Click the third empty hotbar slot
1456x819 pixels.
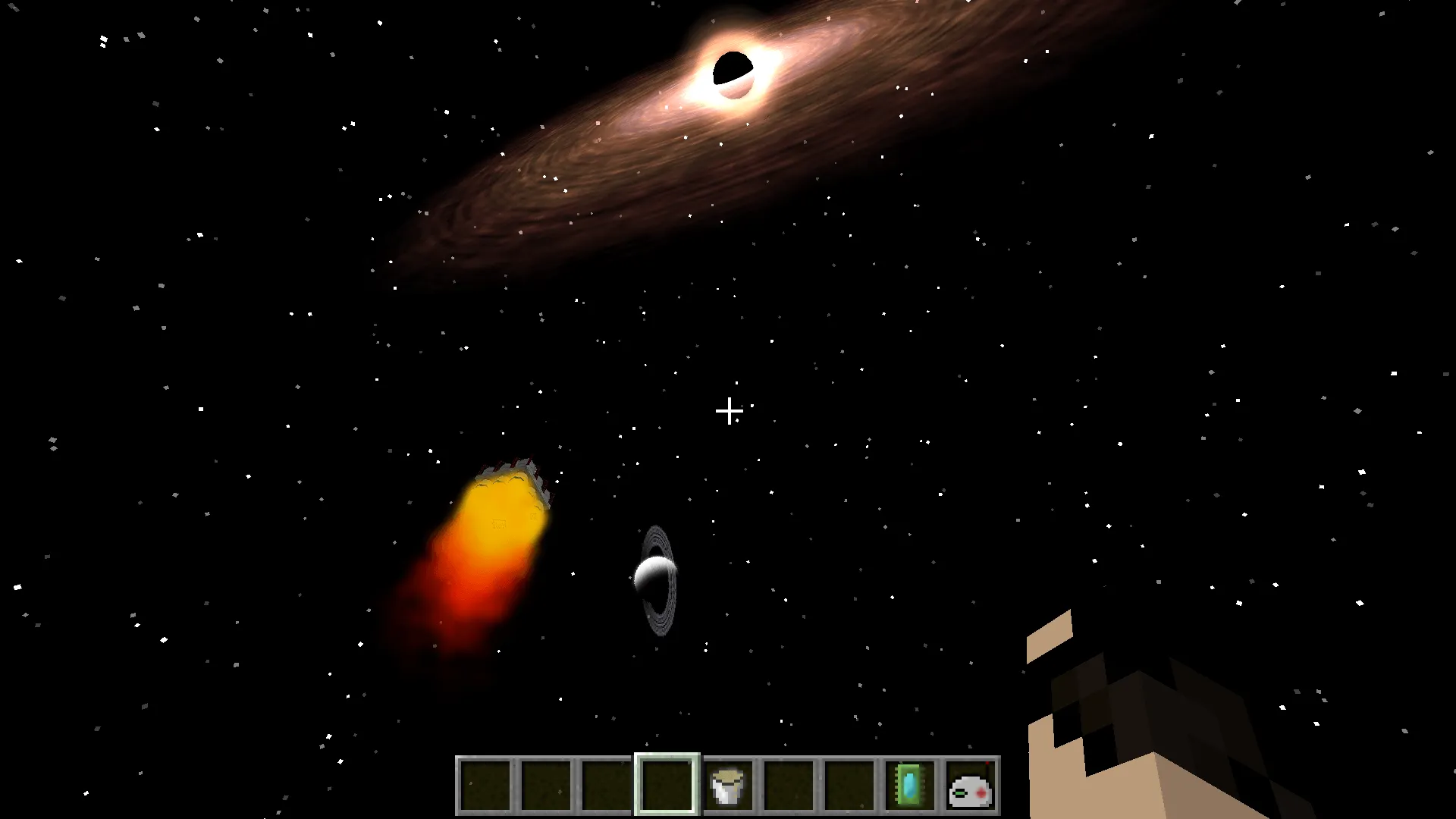click(x=607, y=785)
